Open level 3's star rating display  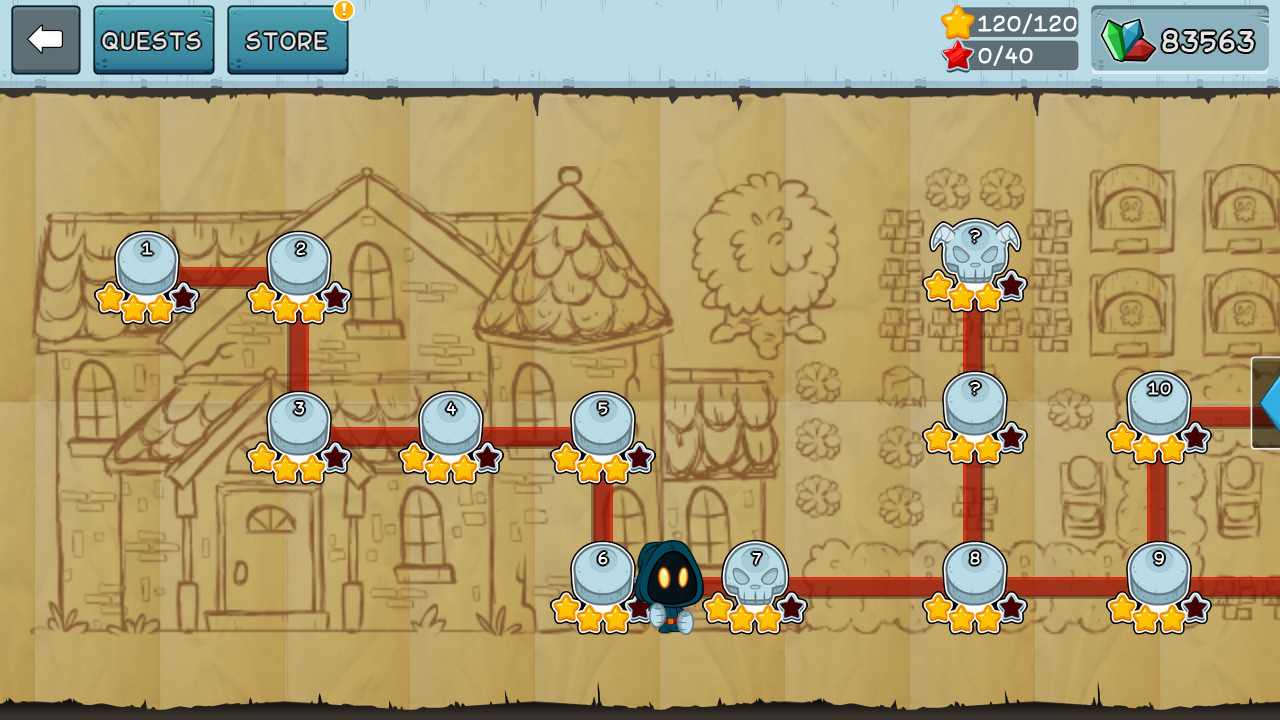296,462
